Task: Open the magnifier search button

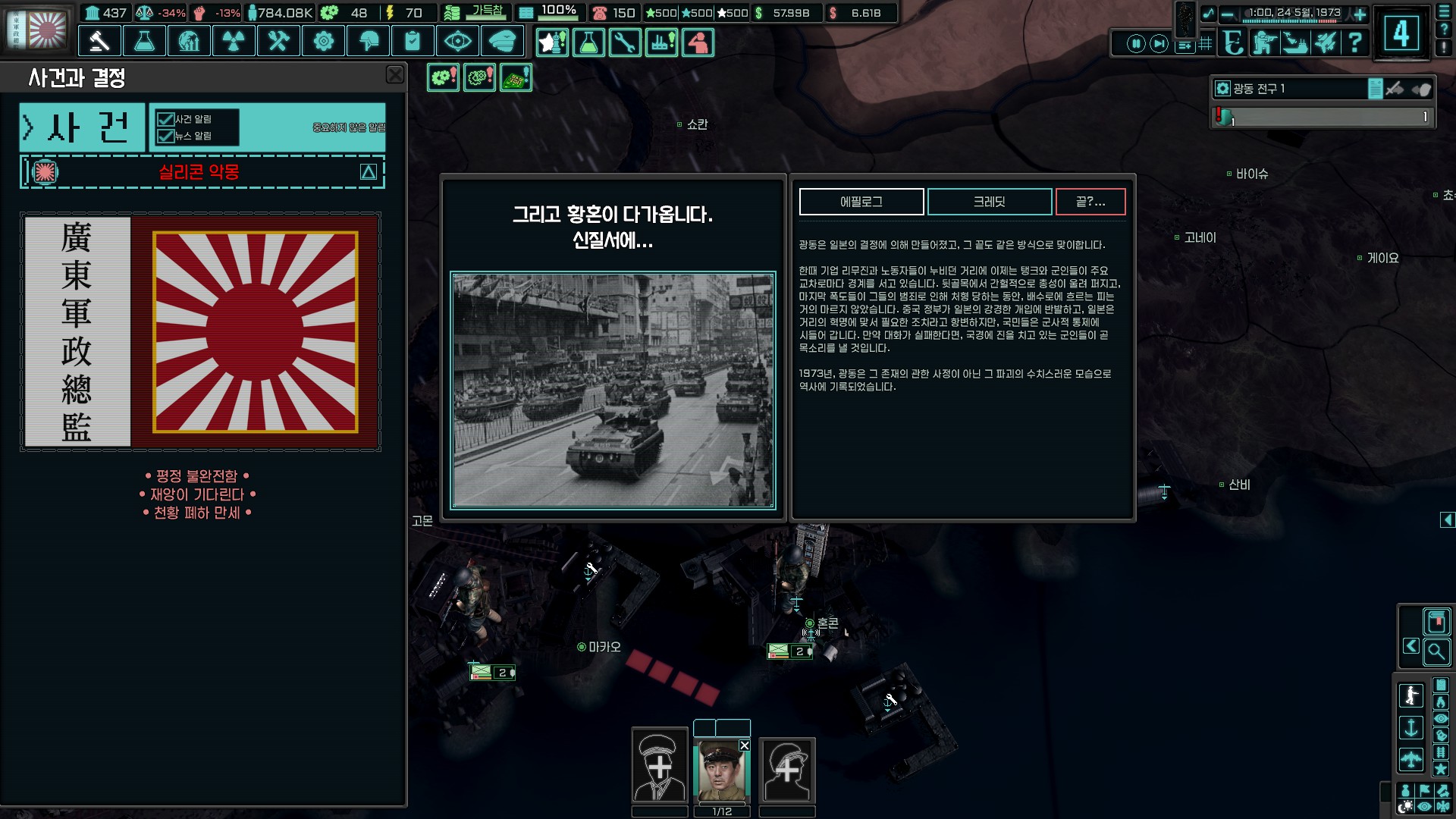Action: coord(1436,651)
